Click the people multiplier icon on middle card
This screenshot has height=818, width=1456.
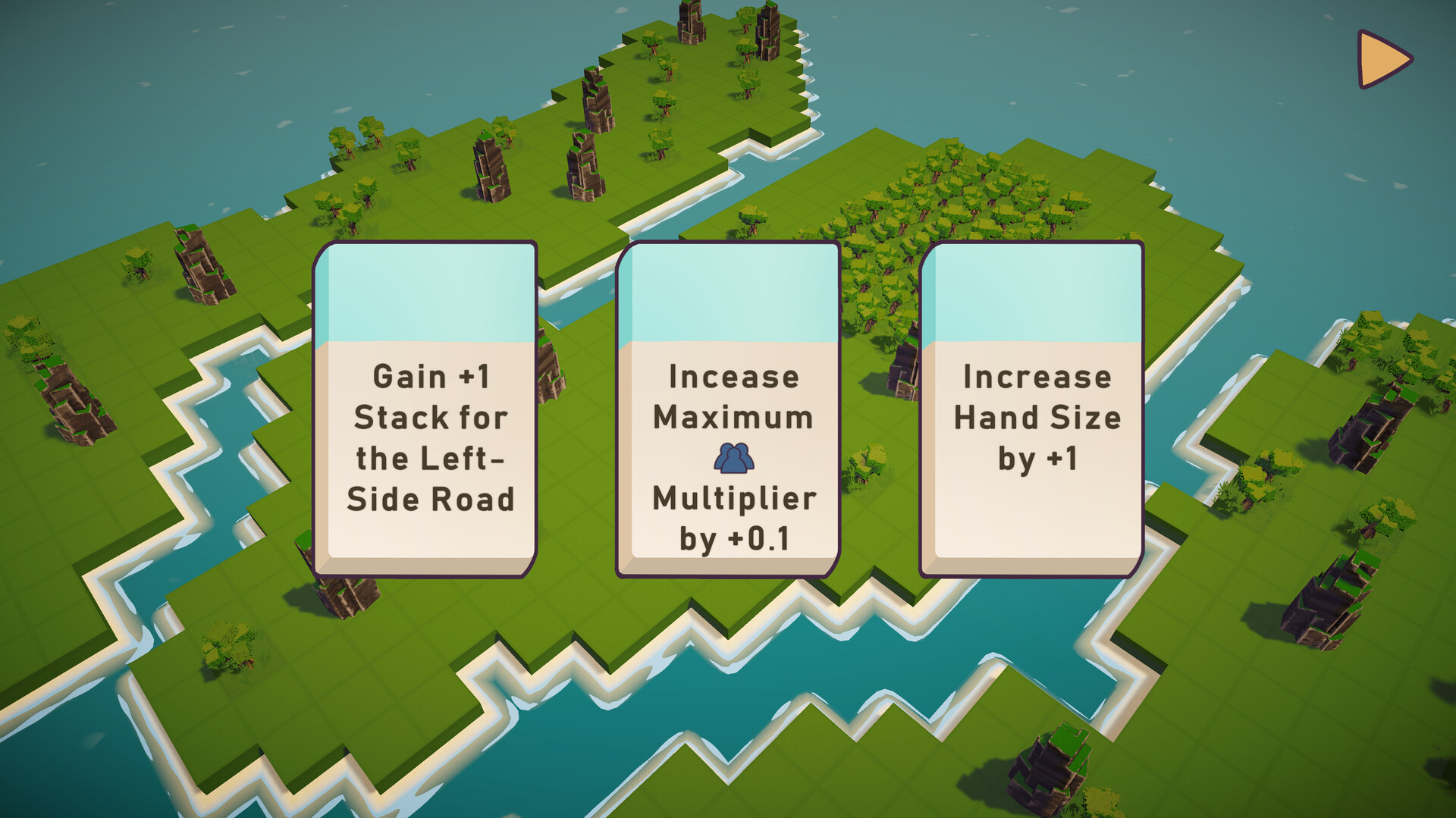pyautogui.click(x=732, y=459)
